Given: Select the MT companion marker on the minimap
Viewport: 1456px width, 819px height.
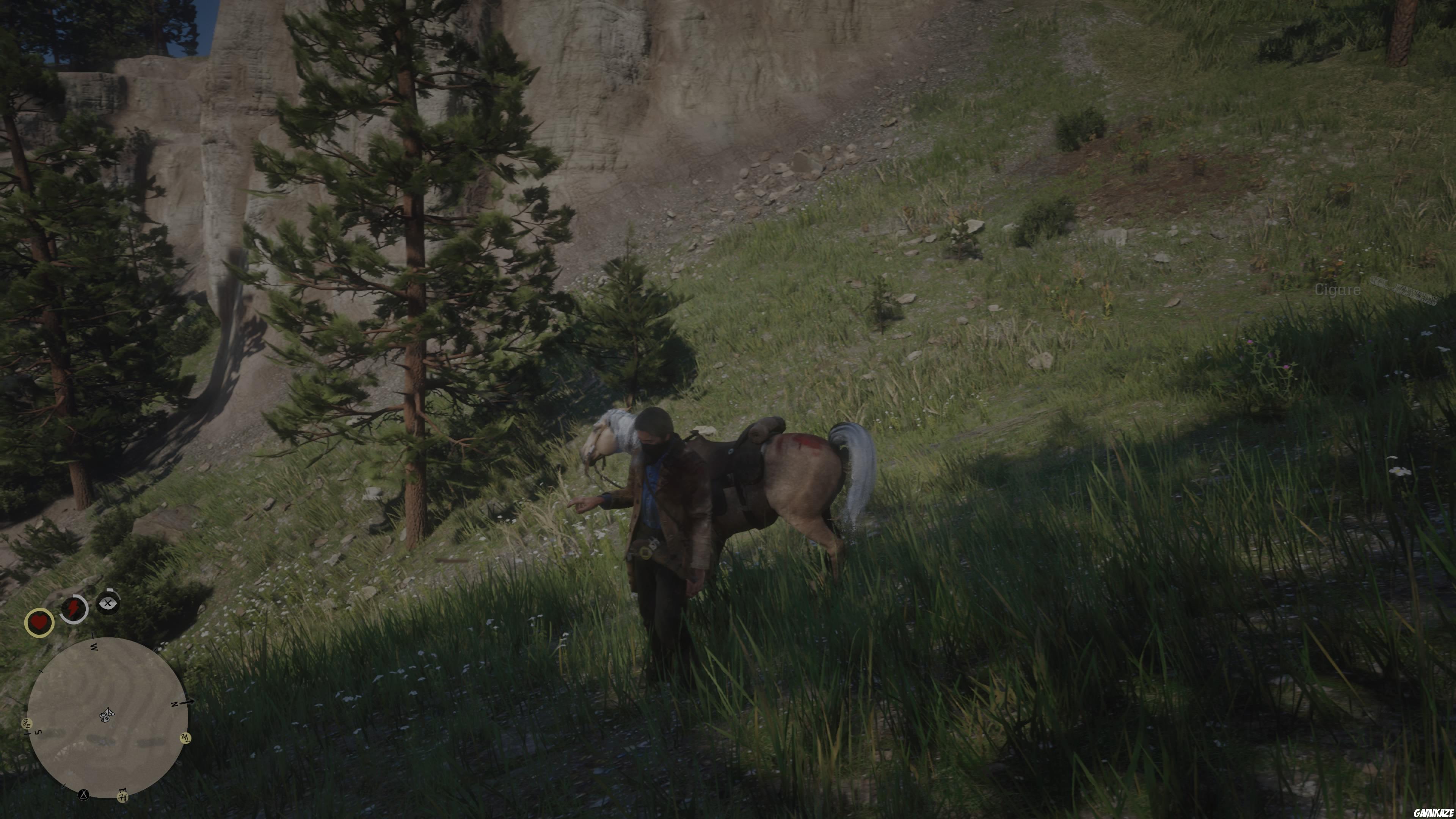Looking at the screenshot, I should [x=185, y=738].
